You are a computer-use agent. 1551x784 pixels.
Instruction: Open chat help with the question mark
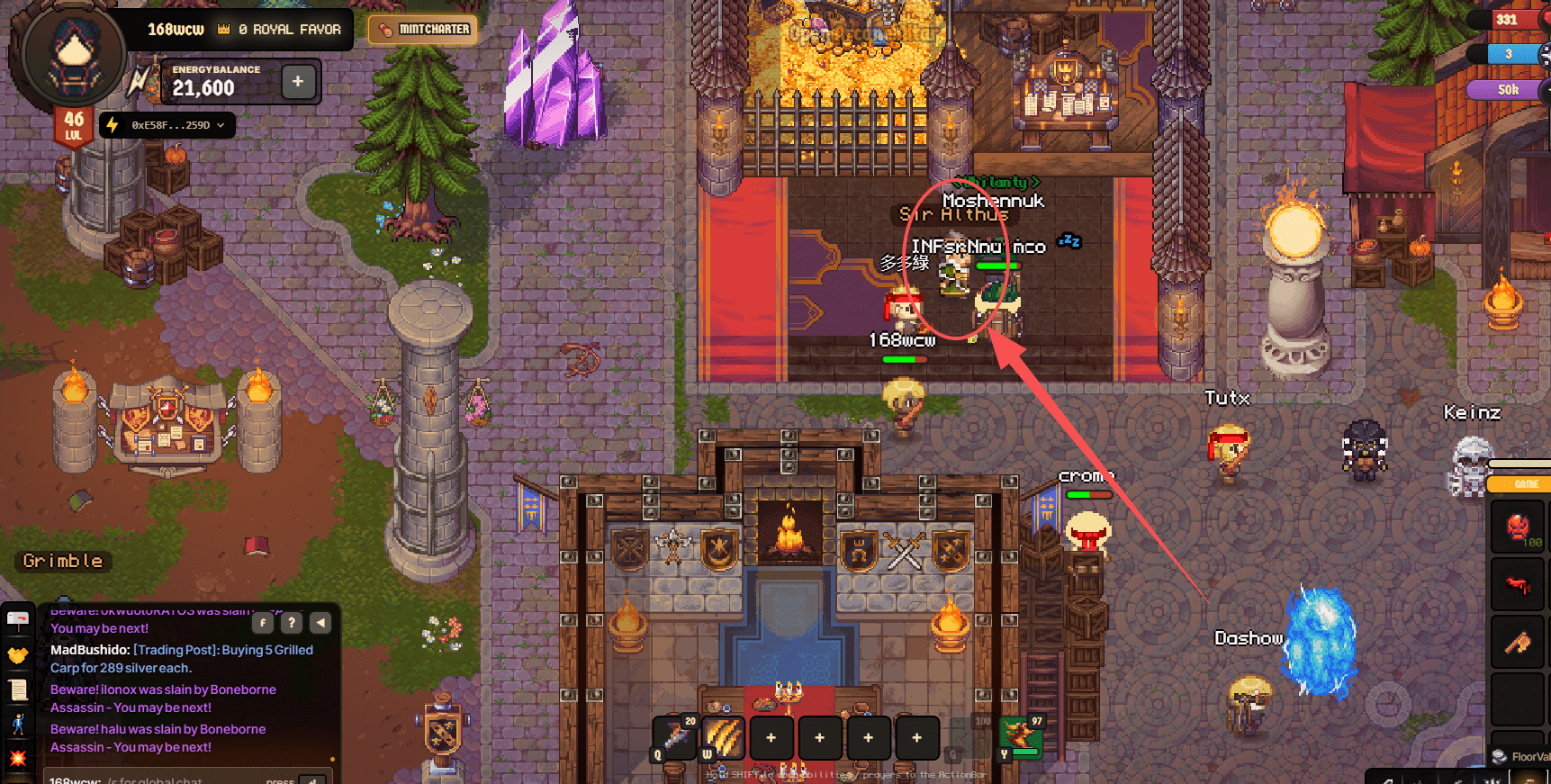pos(291,622)
